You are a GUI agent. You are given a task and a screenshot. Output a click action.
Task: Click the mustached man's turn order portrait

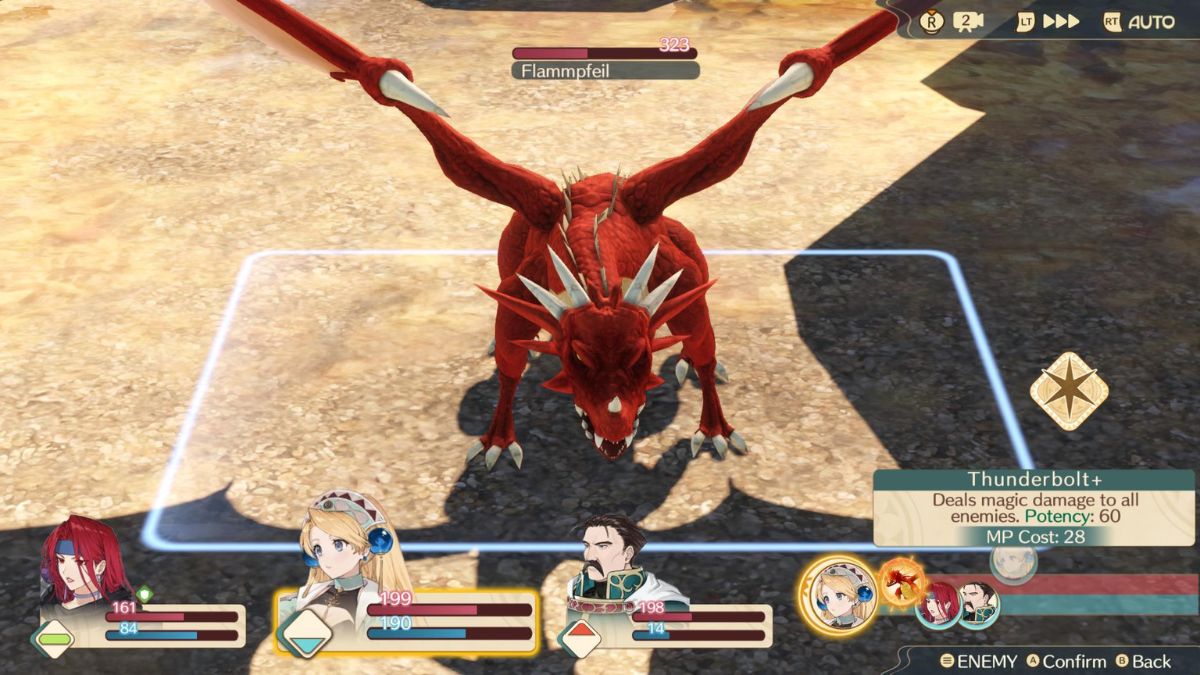click(978, 604)
